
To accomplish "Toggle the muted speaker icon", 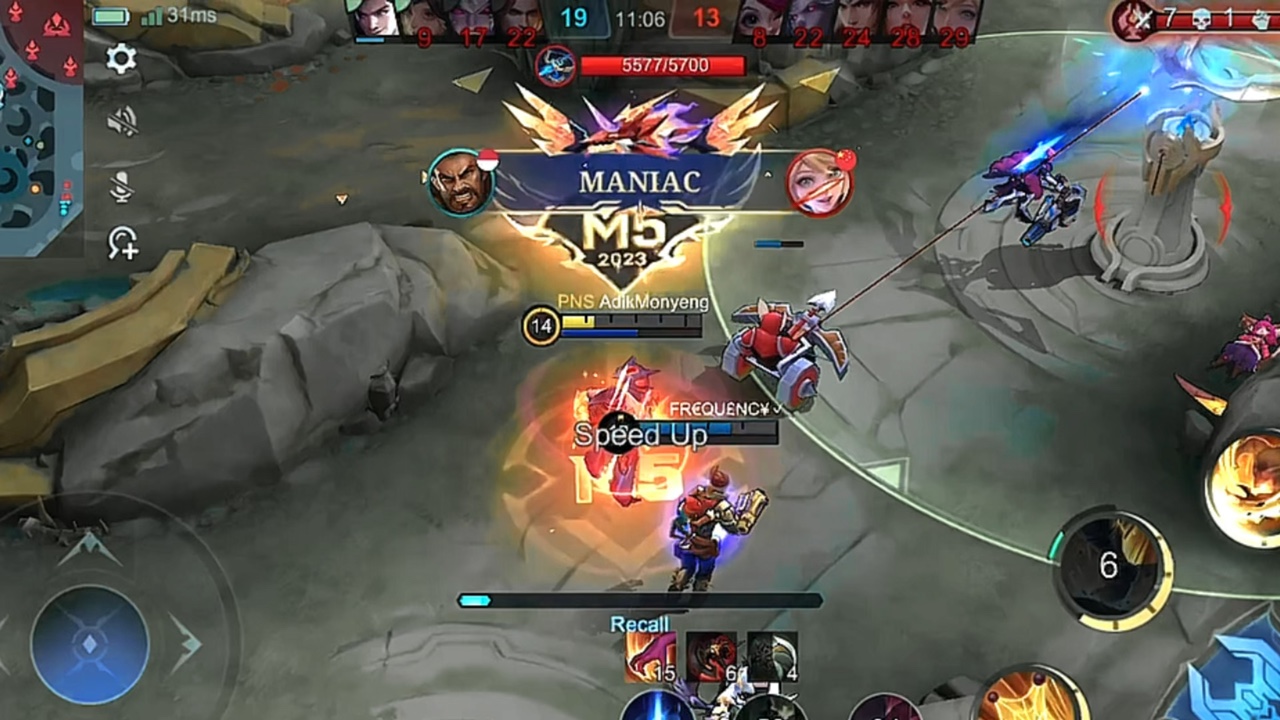I will click(x=122, y=122).
